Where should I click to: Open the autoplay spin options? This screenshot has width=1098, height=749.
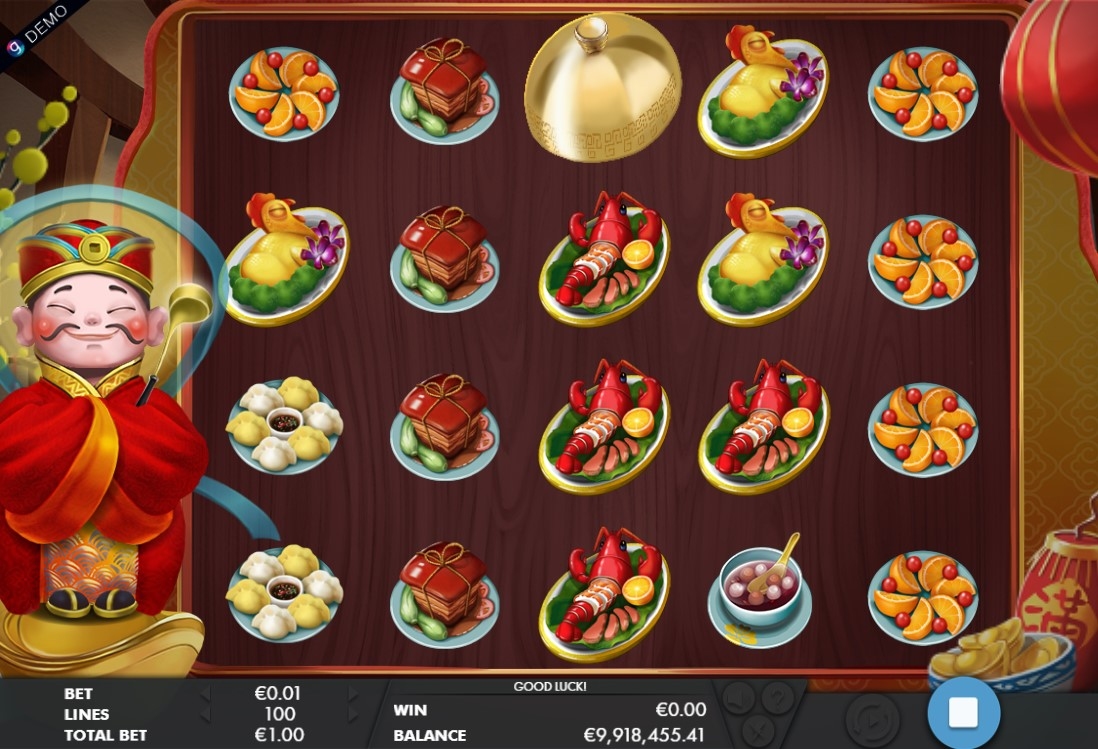(x=872, y=718)
